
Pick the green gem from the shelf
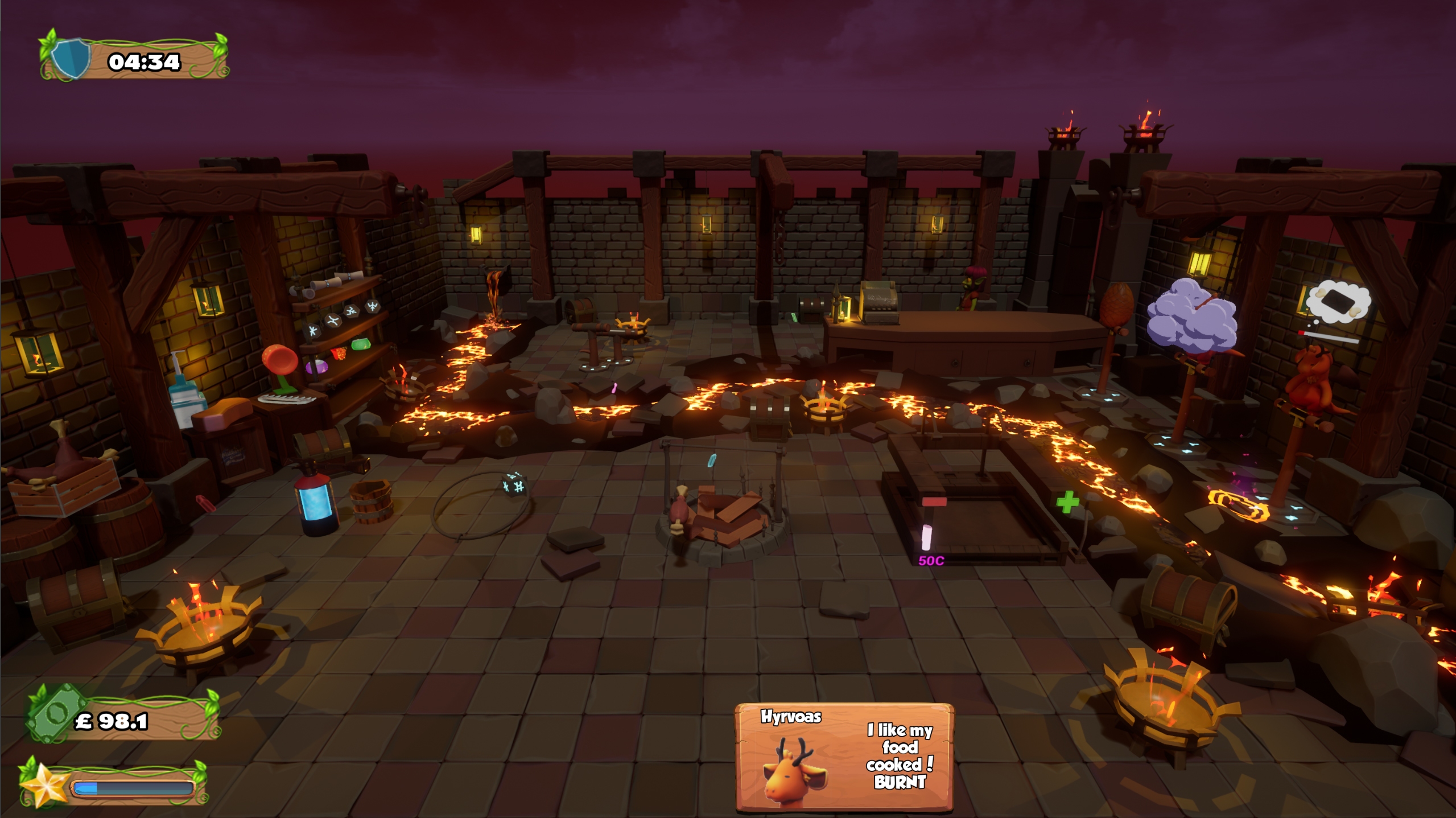pyautogui.click(x=361, y=345)
